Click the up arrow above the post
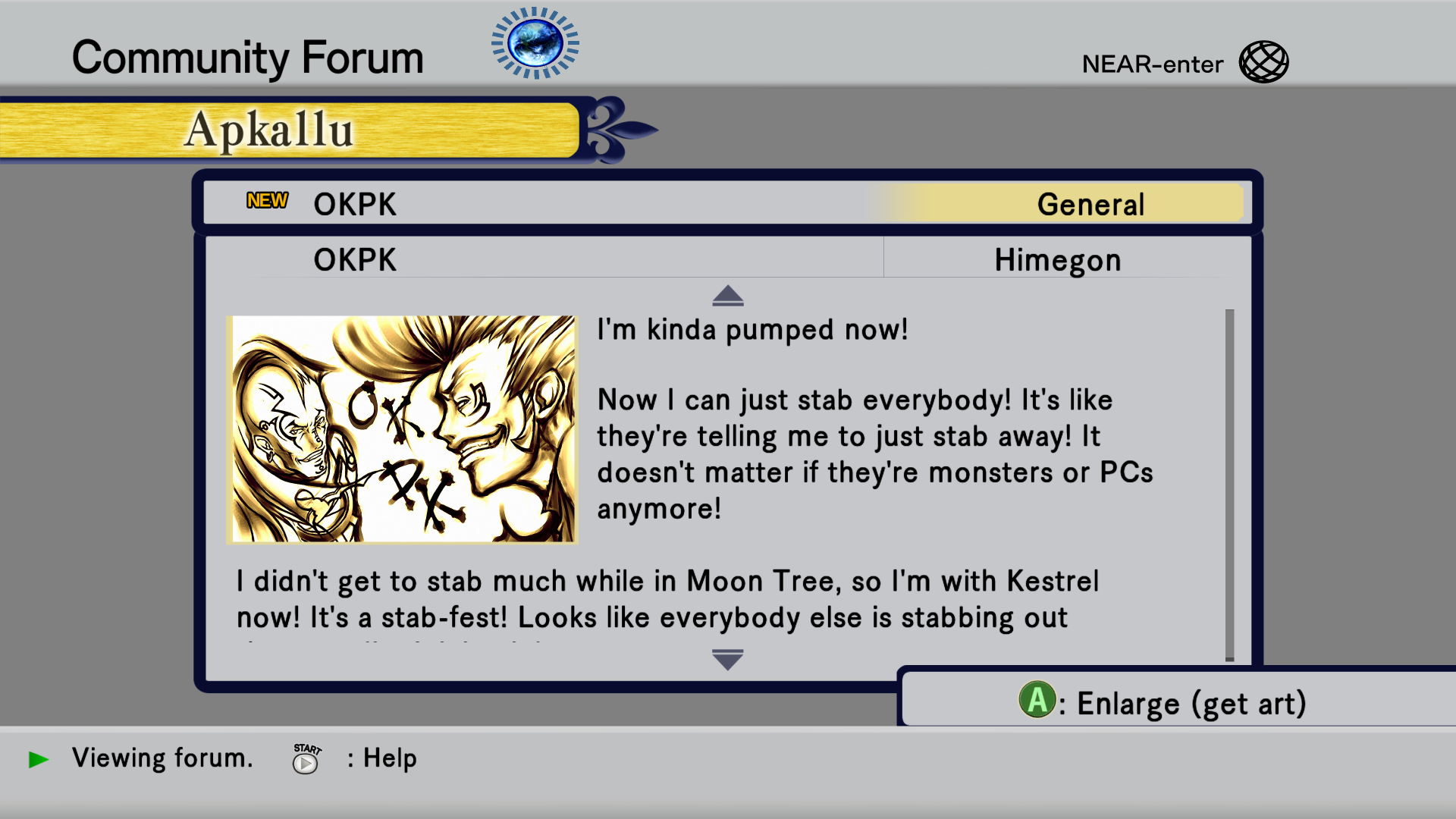Screen dimensions: 1456x819 pos(728,296)
